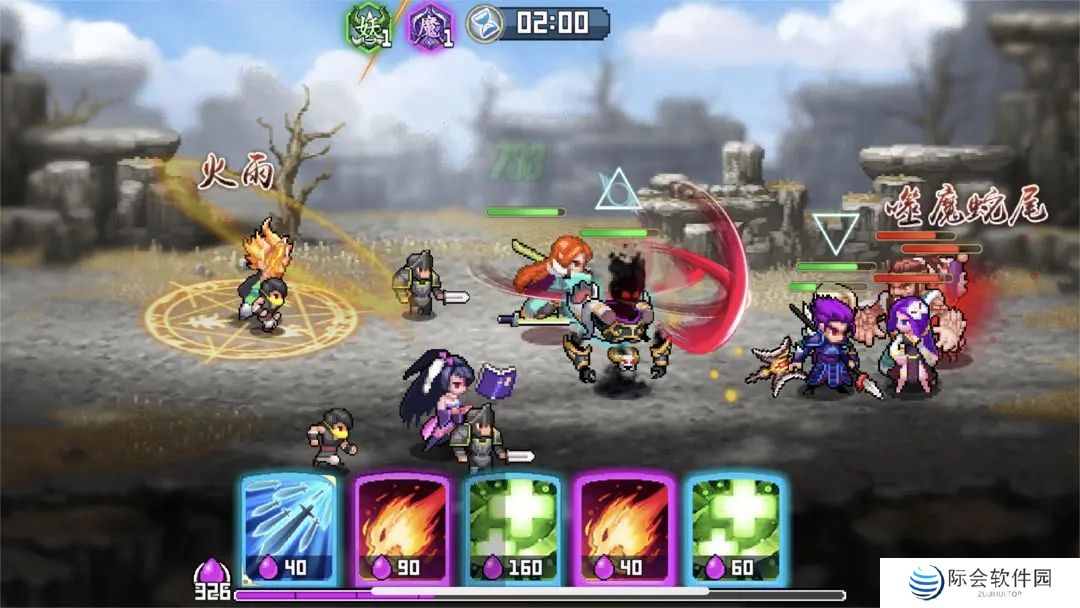
Task: Tap the green 妖 faction badge
Action: 366,24
